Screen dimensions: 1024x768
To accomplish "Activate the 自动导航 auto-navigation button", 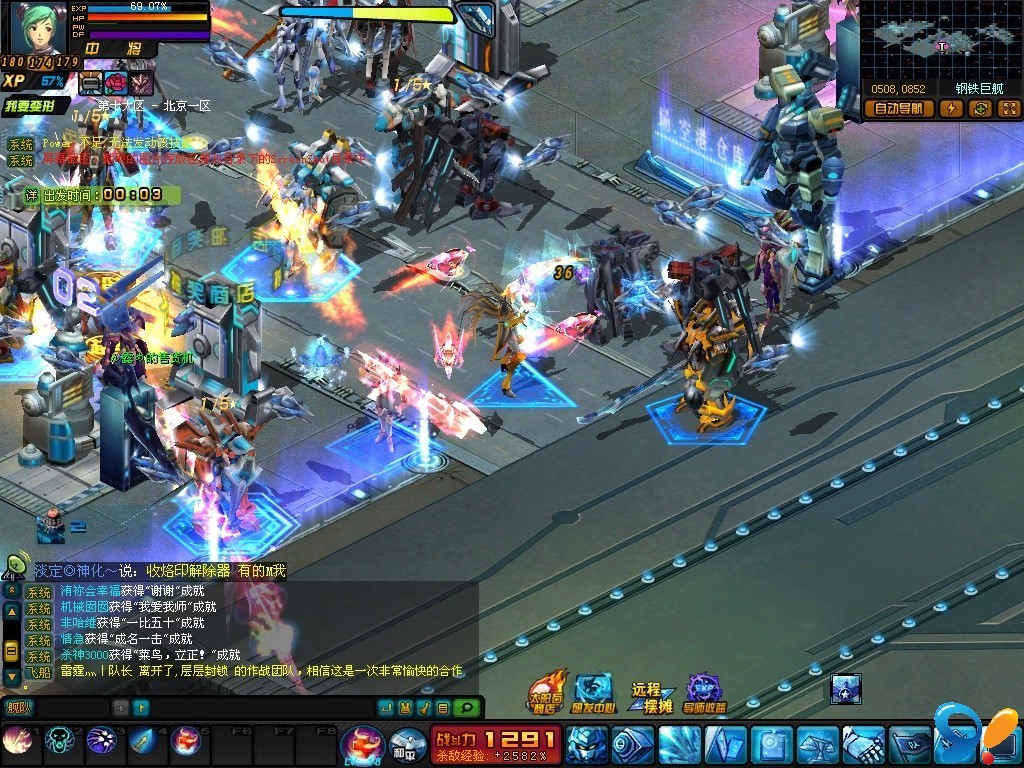I will tap(898, 109).
